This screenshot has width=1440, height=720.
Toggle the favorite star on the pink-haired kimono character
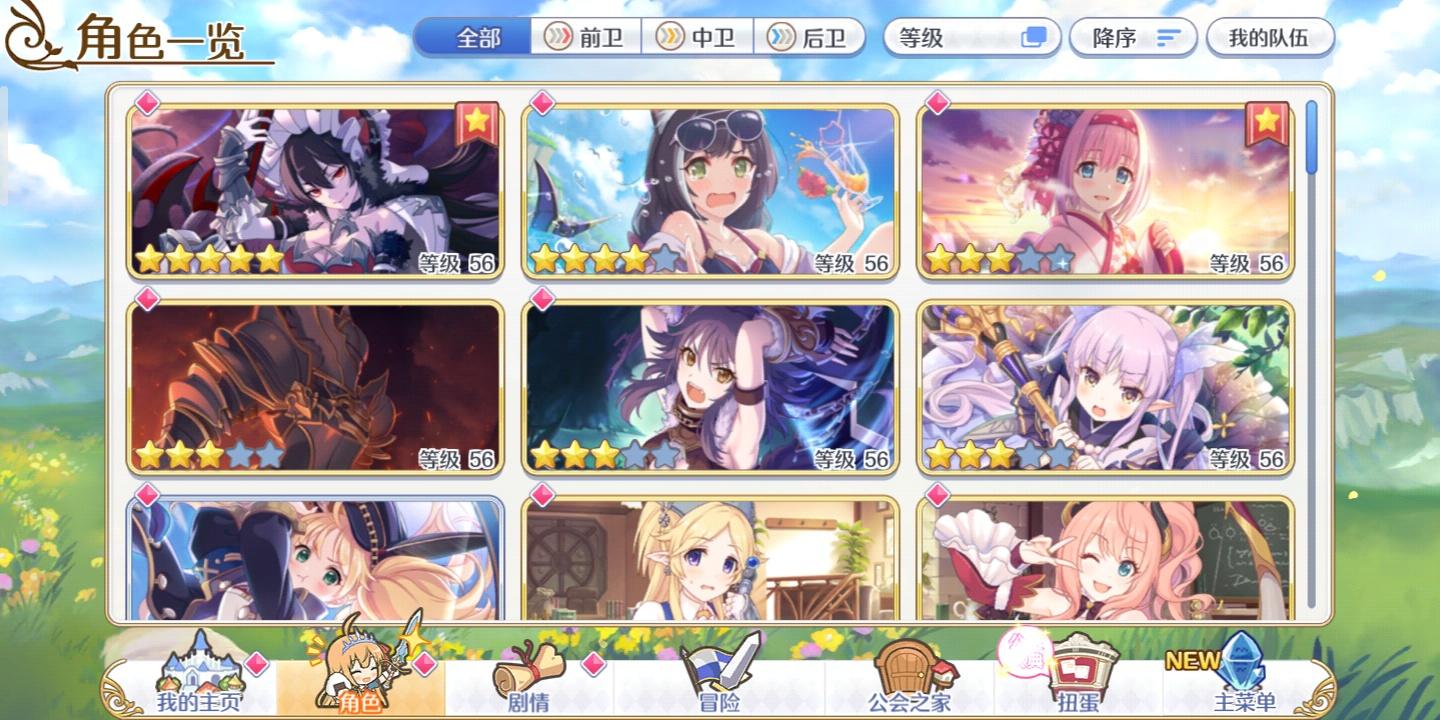pyautogui.click(x=1268, y=122)
